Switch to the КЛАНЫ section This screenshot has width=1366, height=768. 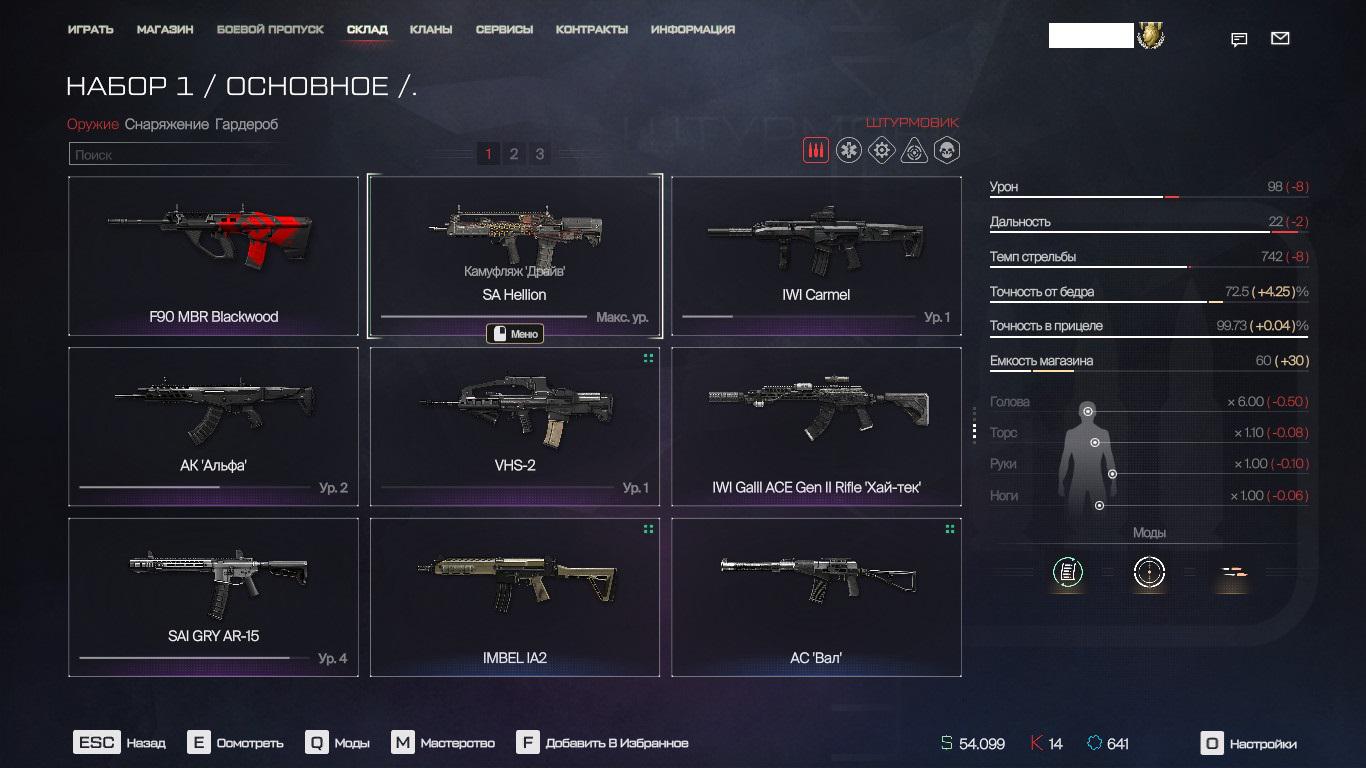(431, 30)
